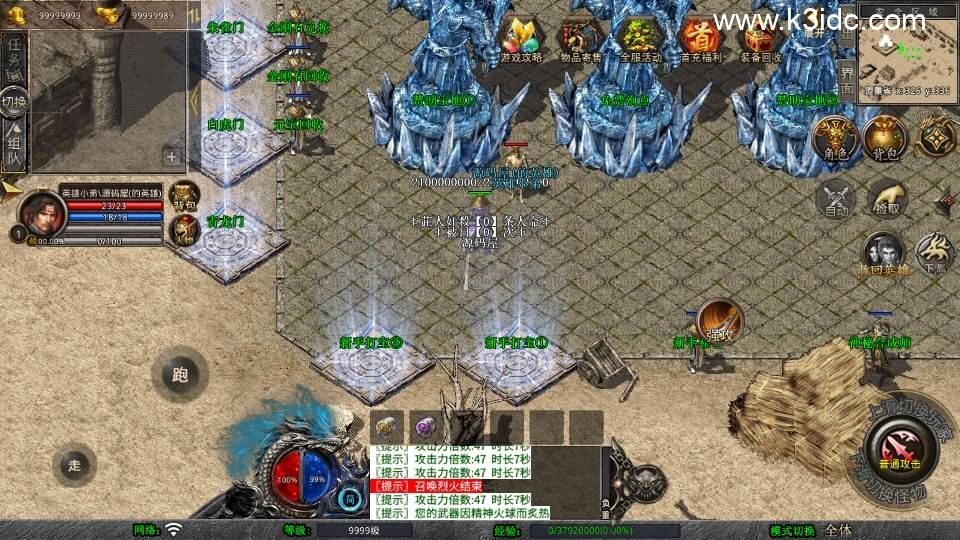Tap the 跑 run mode button
Image resolution: width=960 pixels, height=540 pixels.
180,375
